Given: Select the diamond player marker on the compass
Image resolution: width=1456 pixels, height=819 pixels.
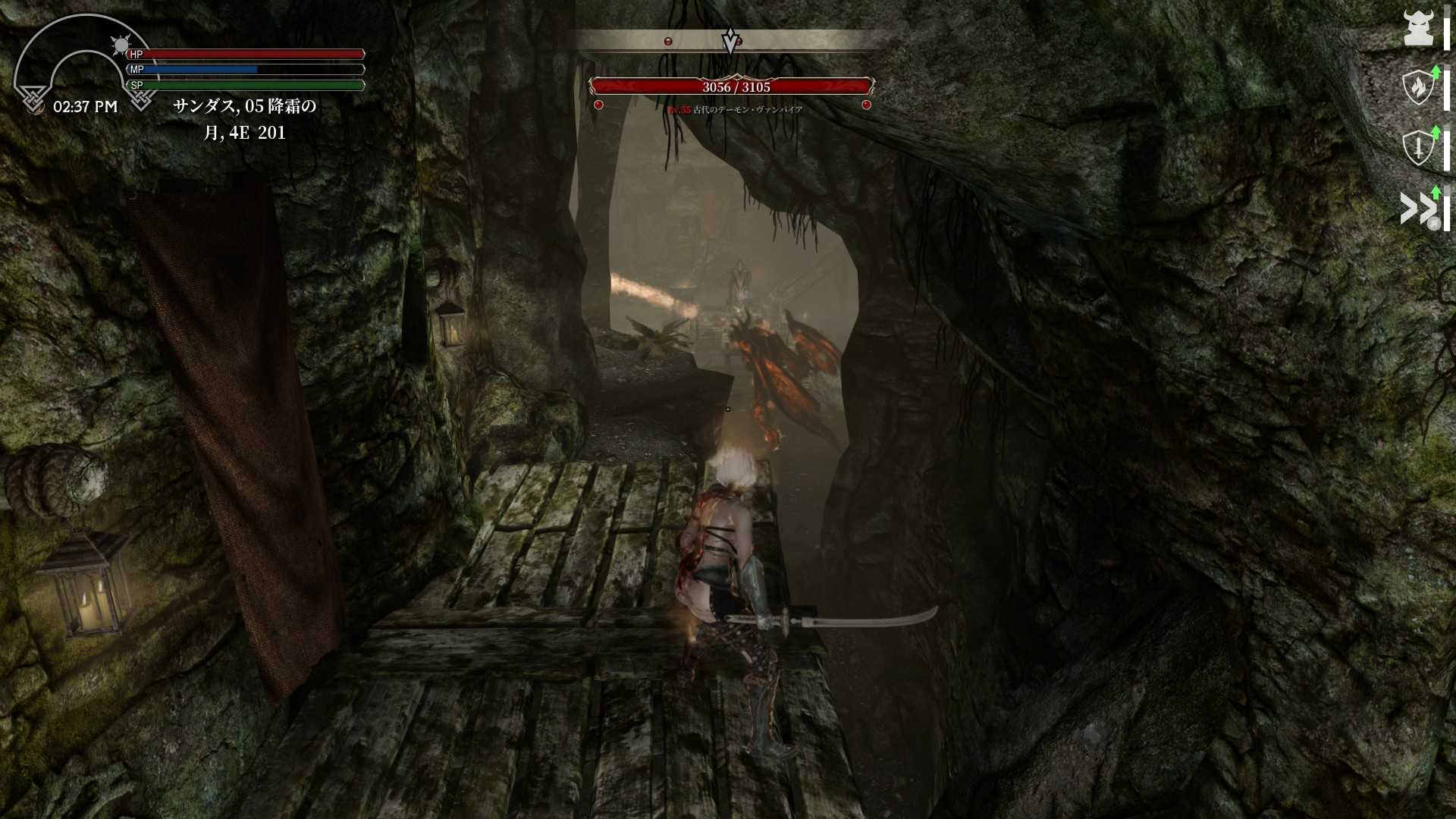Looking at the screenshot, I should coord(729,38).
